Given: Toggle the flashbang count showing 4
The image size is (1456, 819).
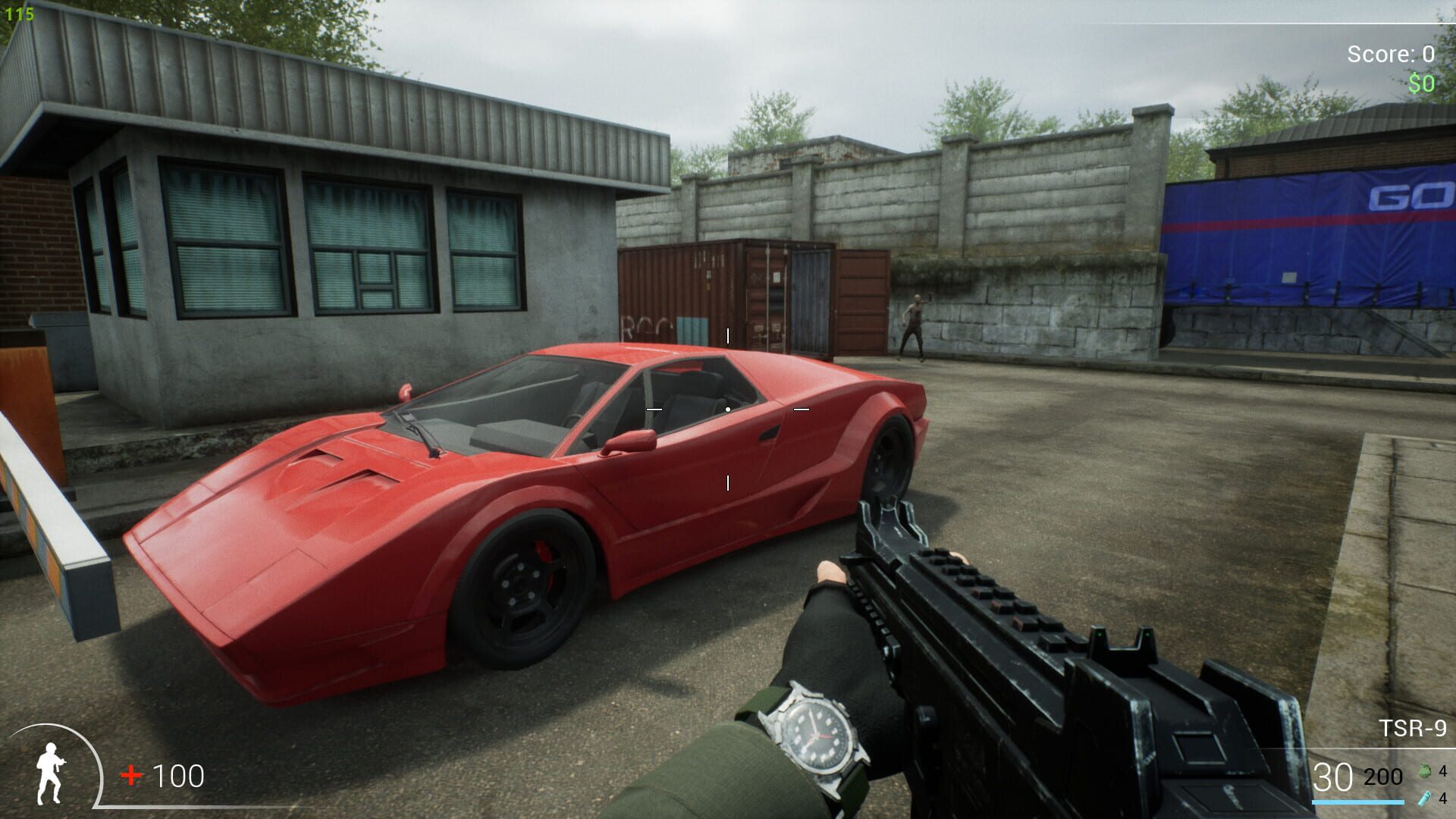Looking at the screenshot, I should coord(1444,798).
